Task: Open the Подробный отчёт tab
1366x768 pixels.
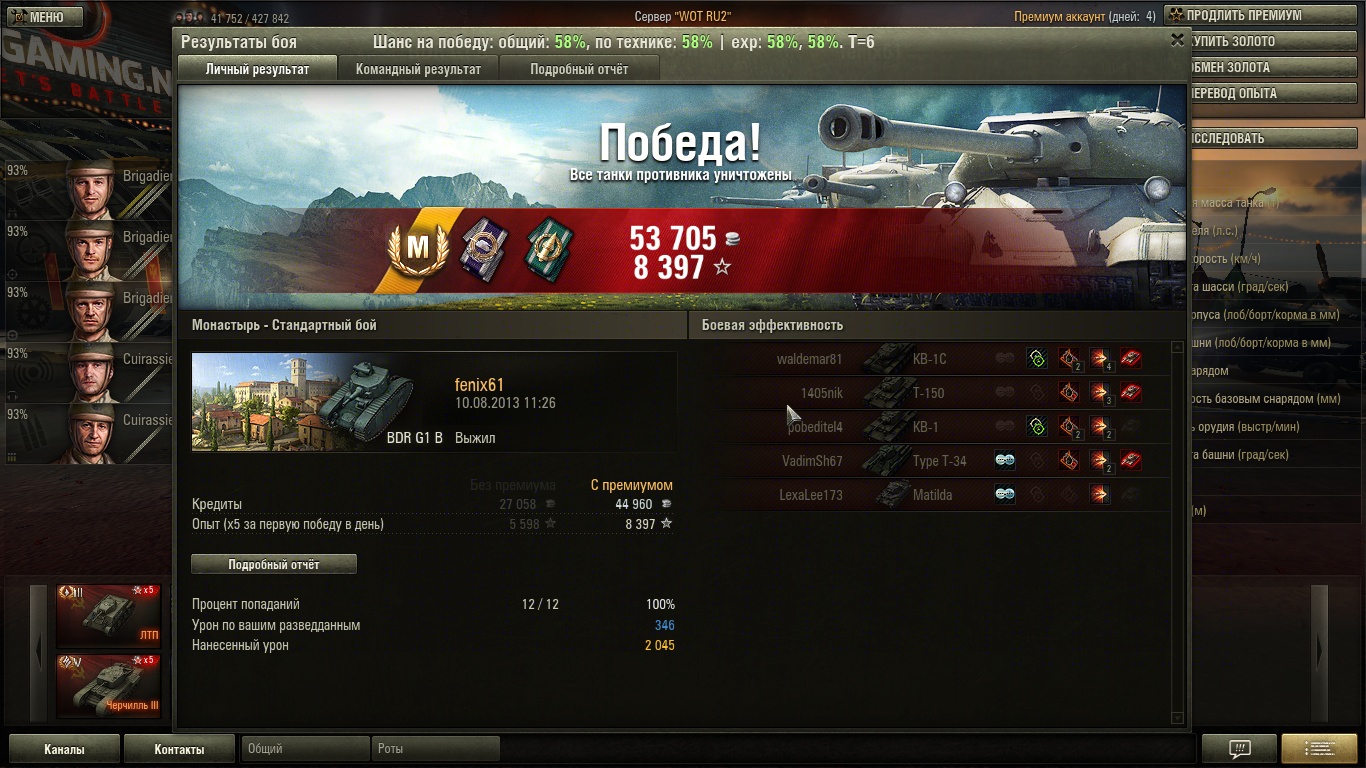Action: click(x=579, y=69)
